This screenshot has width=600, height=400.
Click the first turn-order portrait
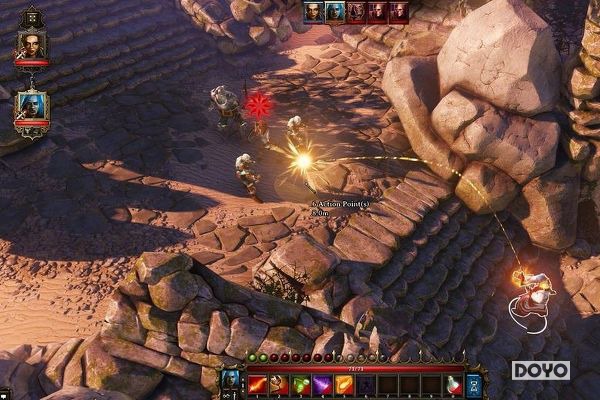click(x=314, y=12)
